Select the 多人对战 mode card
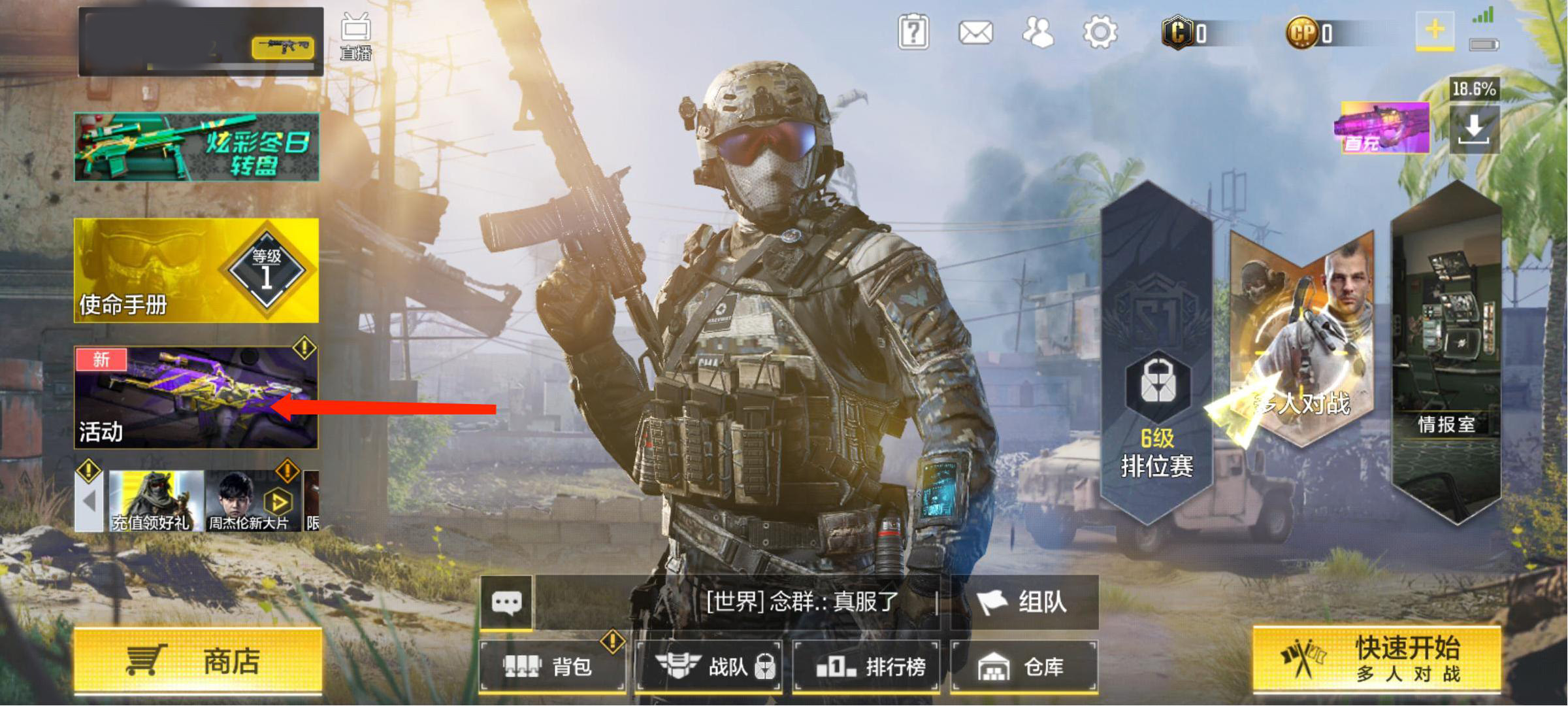Image resolution: width=1568 pixels, height=706 pixels. pyautogui.click(x=1302, y=340)
